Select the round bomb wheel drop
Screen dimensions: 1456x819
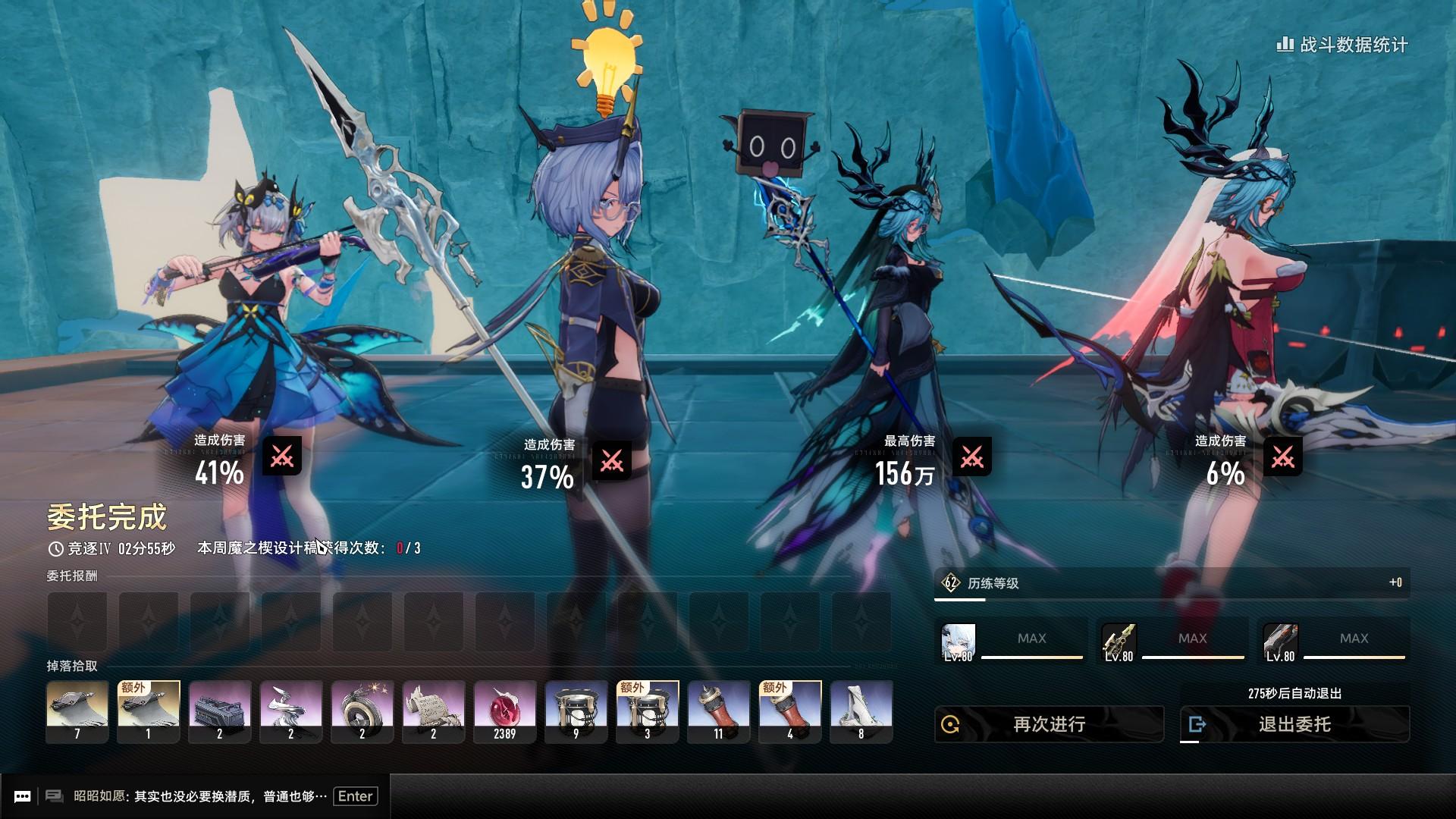(x=362, y=711)
